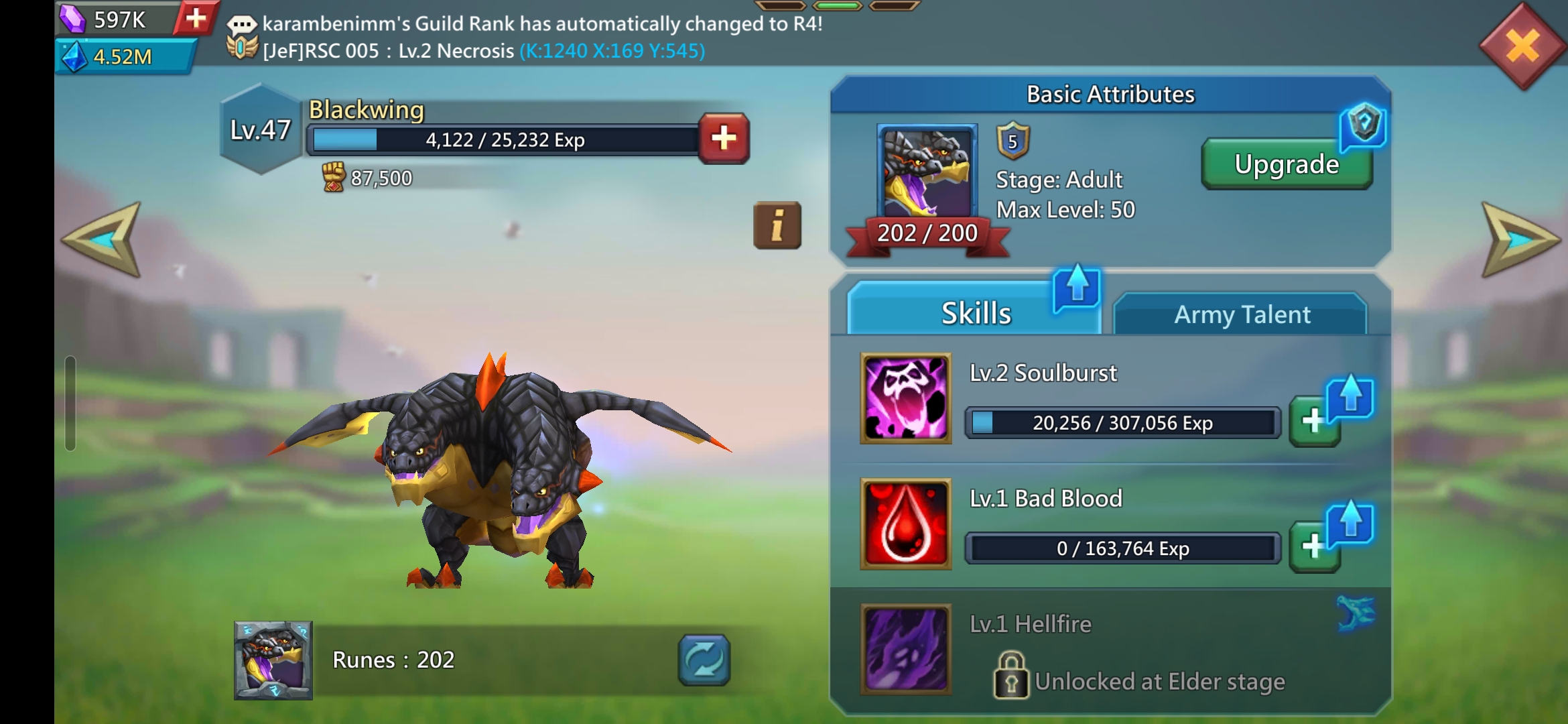Tap the Blackwing portrait in Basic Attributes
This screenshot has width=1568, height=724.
click(927, 173)
